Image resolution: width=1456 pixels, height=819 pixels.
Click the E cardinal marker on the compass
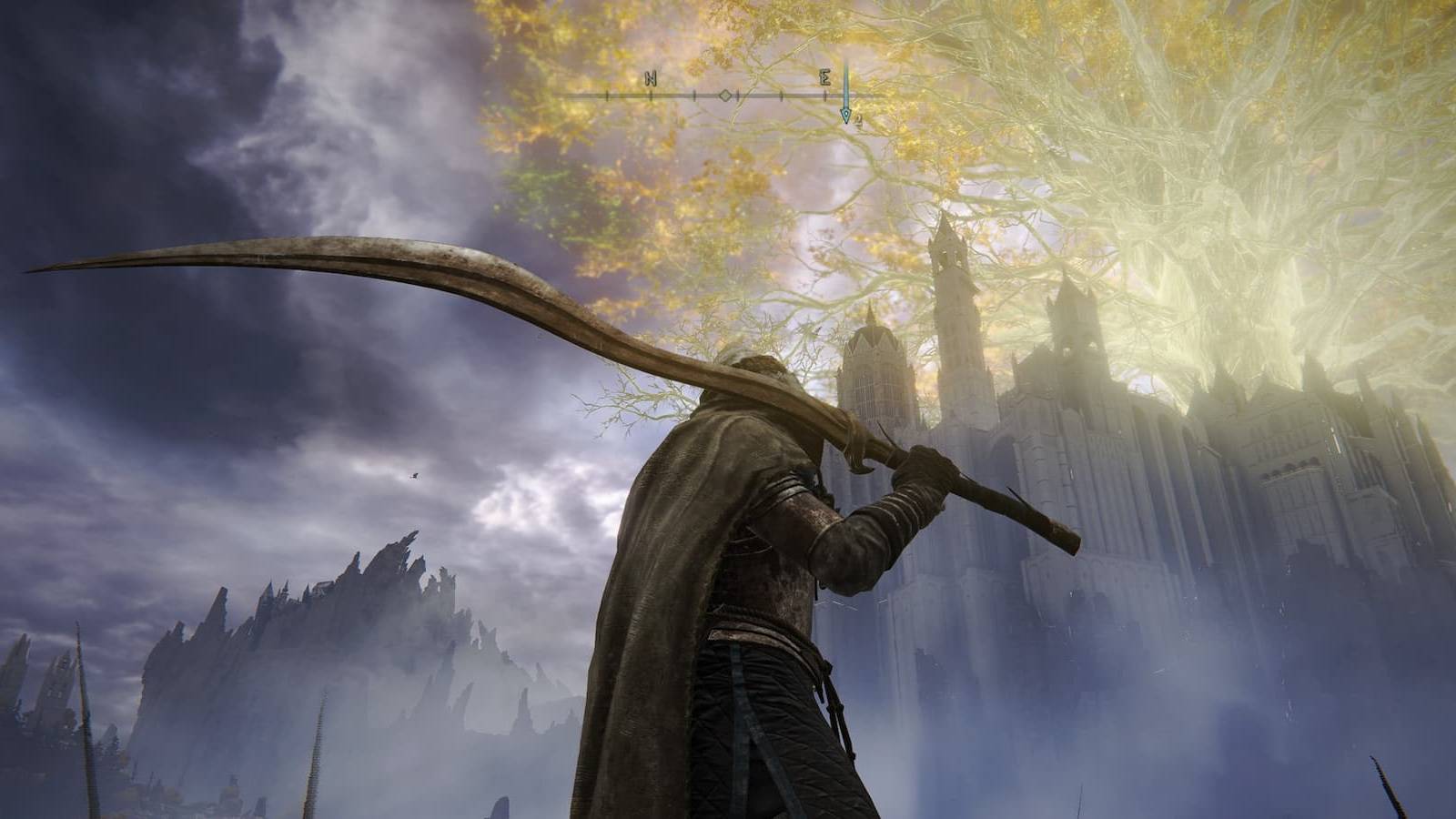tap(824, 79)
